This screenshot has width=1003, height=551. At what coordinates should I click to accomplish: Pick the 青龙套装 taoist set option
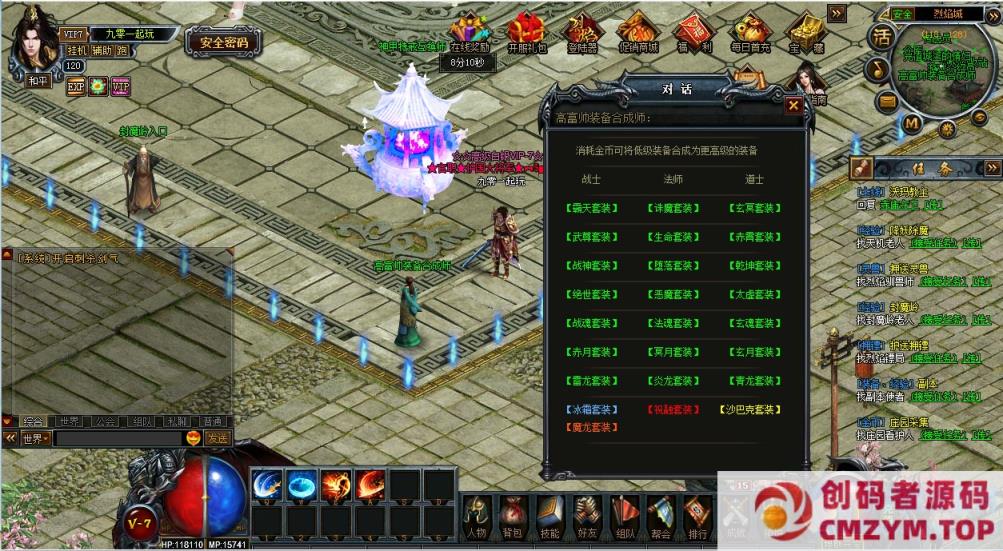[754, 381]
